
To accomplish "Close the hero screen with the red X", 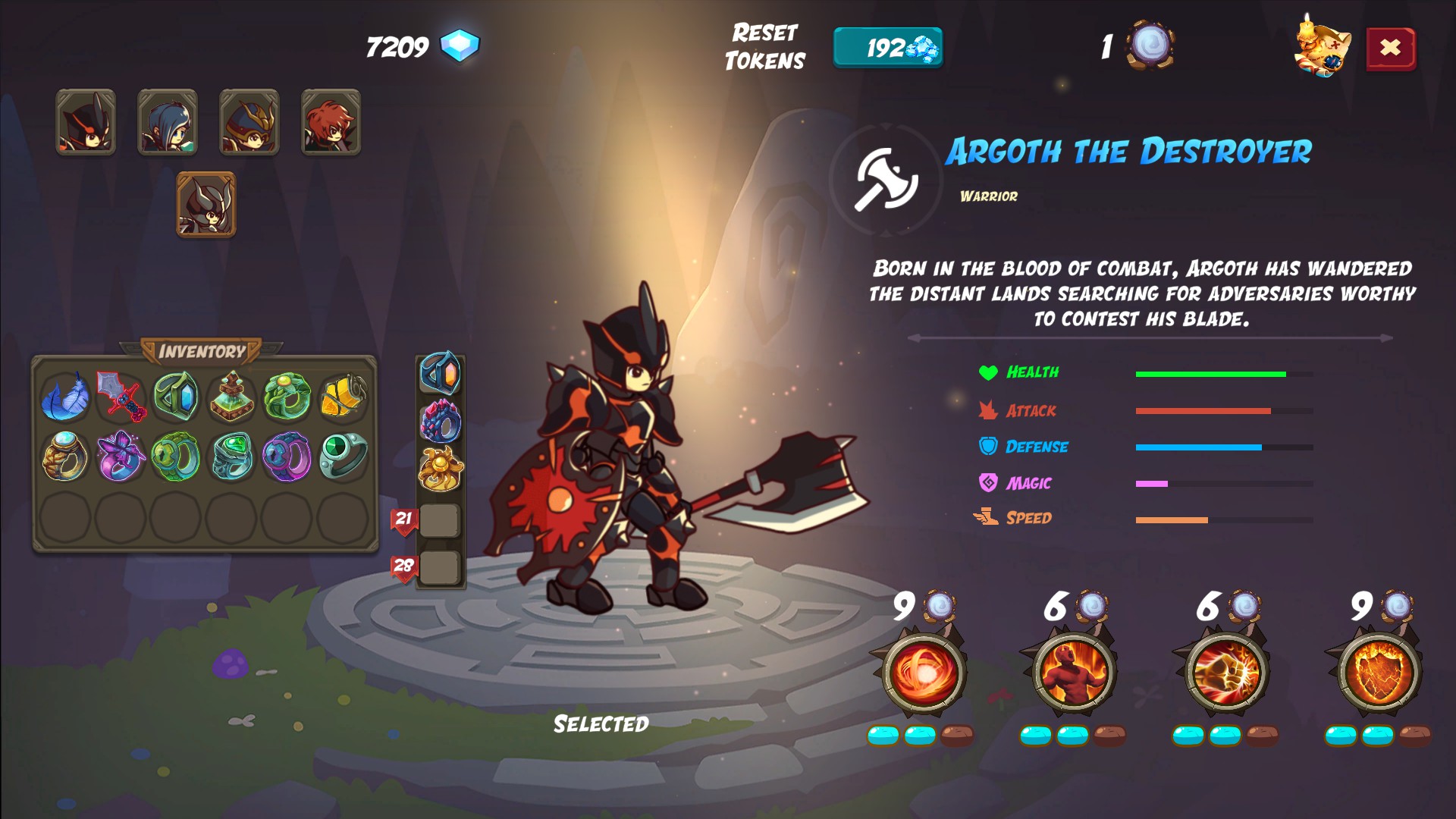I will (1390, 49).
